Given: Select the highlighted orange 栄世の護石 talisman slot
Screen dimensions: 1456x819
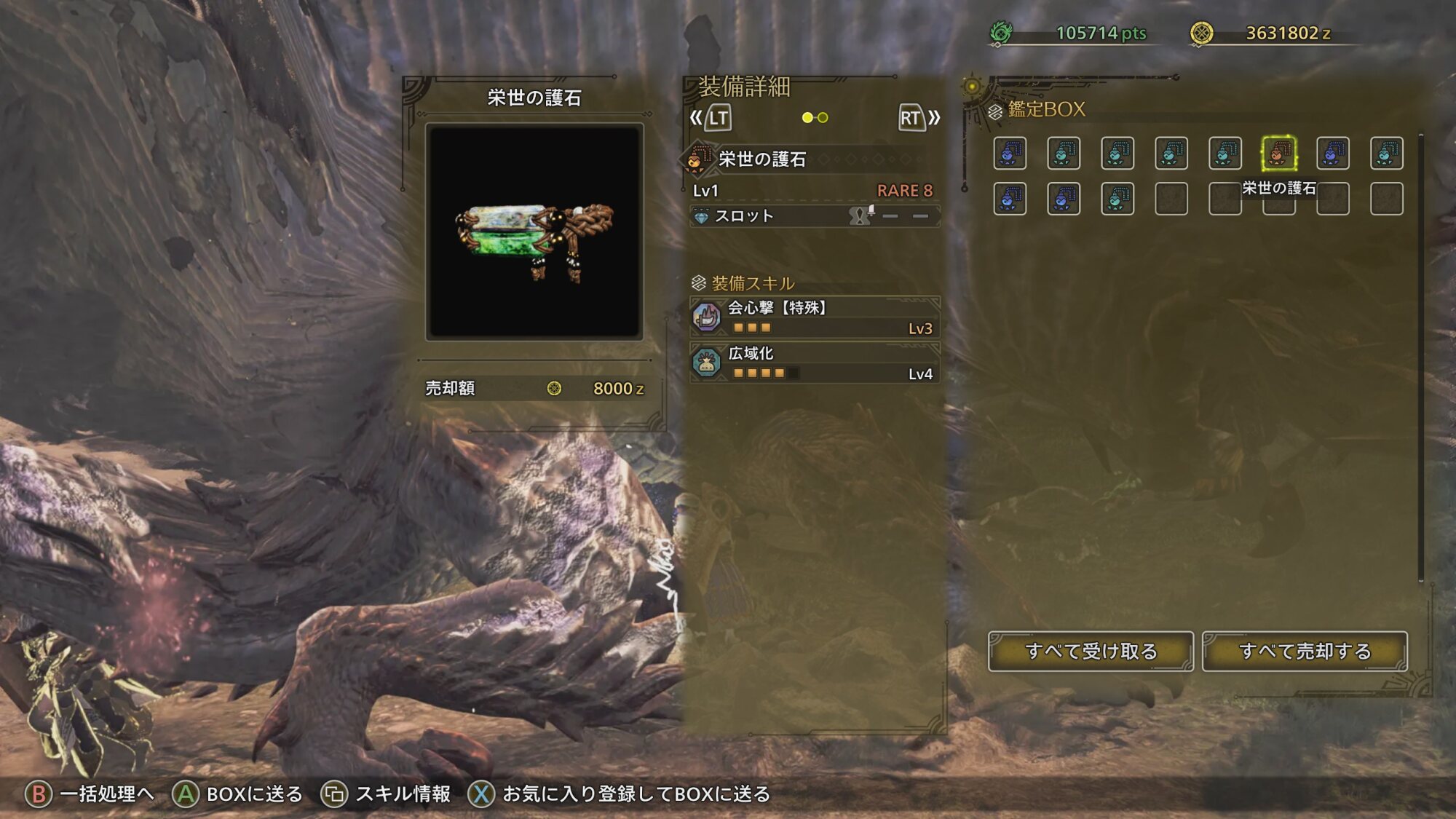Looking at the screenshot, I should (x=1278, y=154).
